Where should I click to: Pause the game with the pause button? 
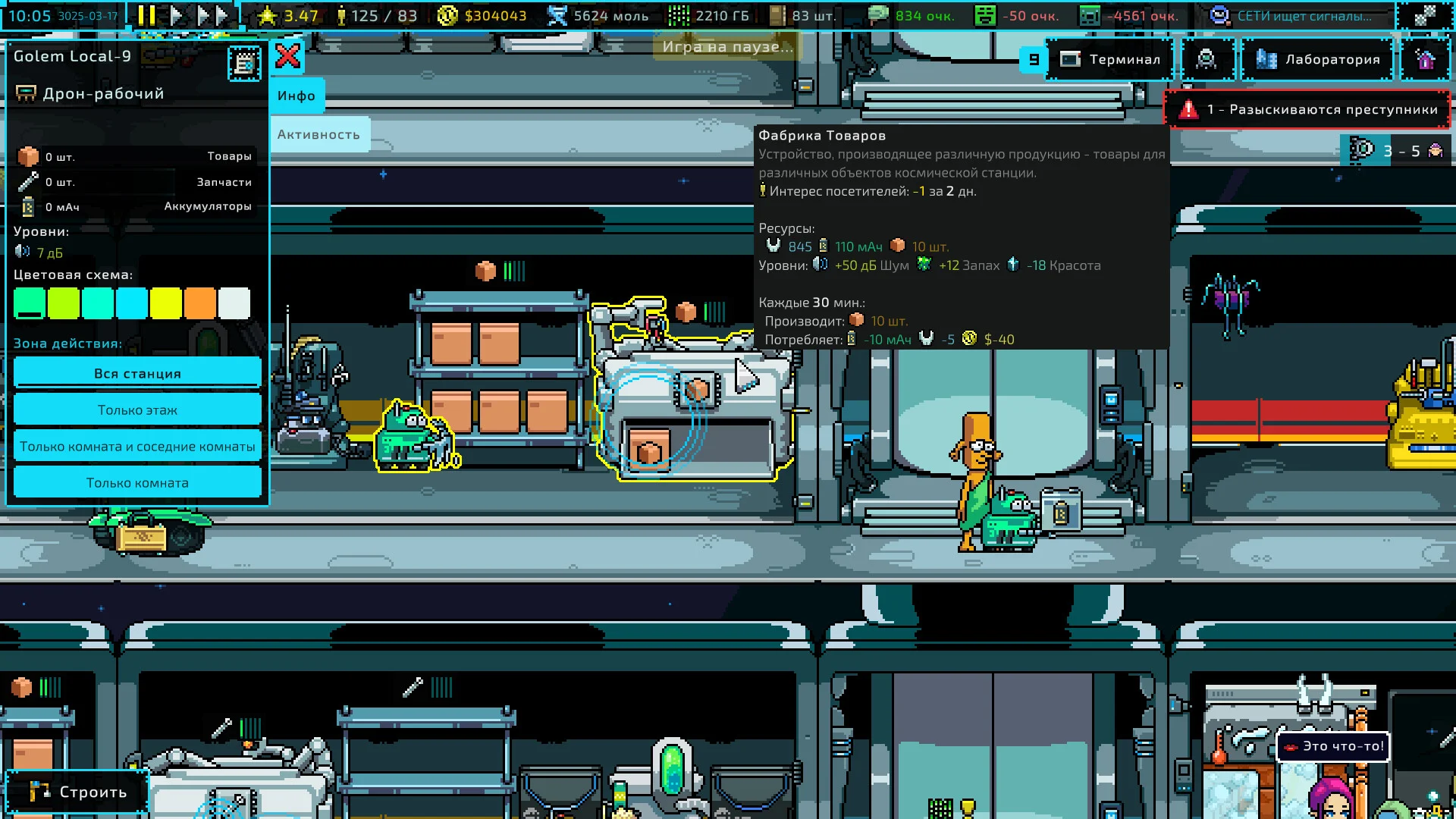click(x=147, y=15)
